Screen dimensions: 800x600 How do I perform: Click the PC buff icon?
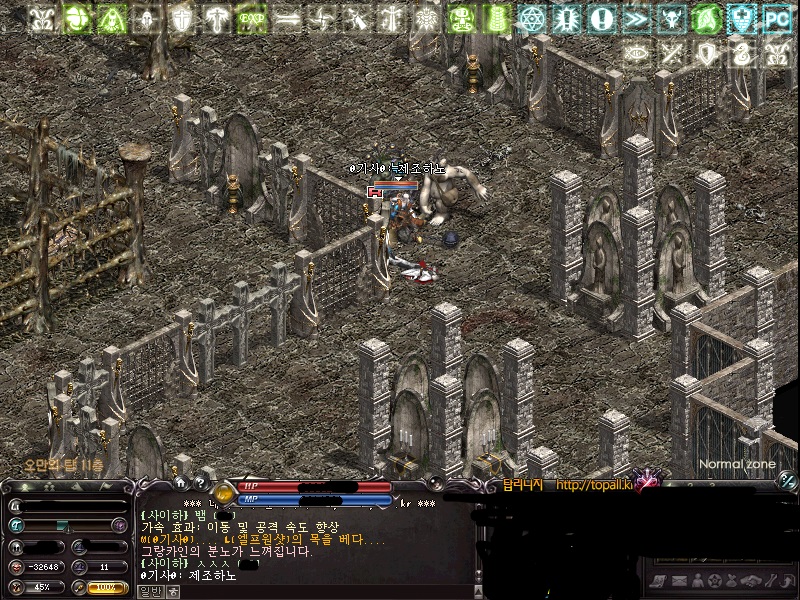776,18
